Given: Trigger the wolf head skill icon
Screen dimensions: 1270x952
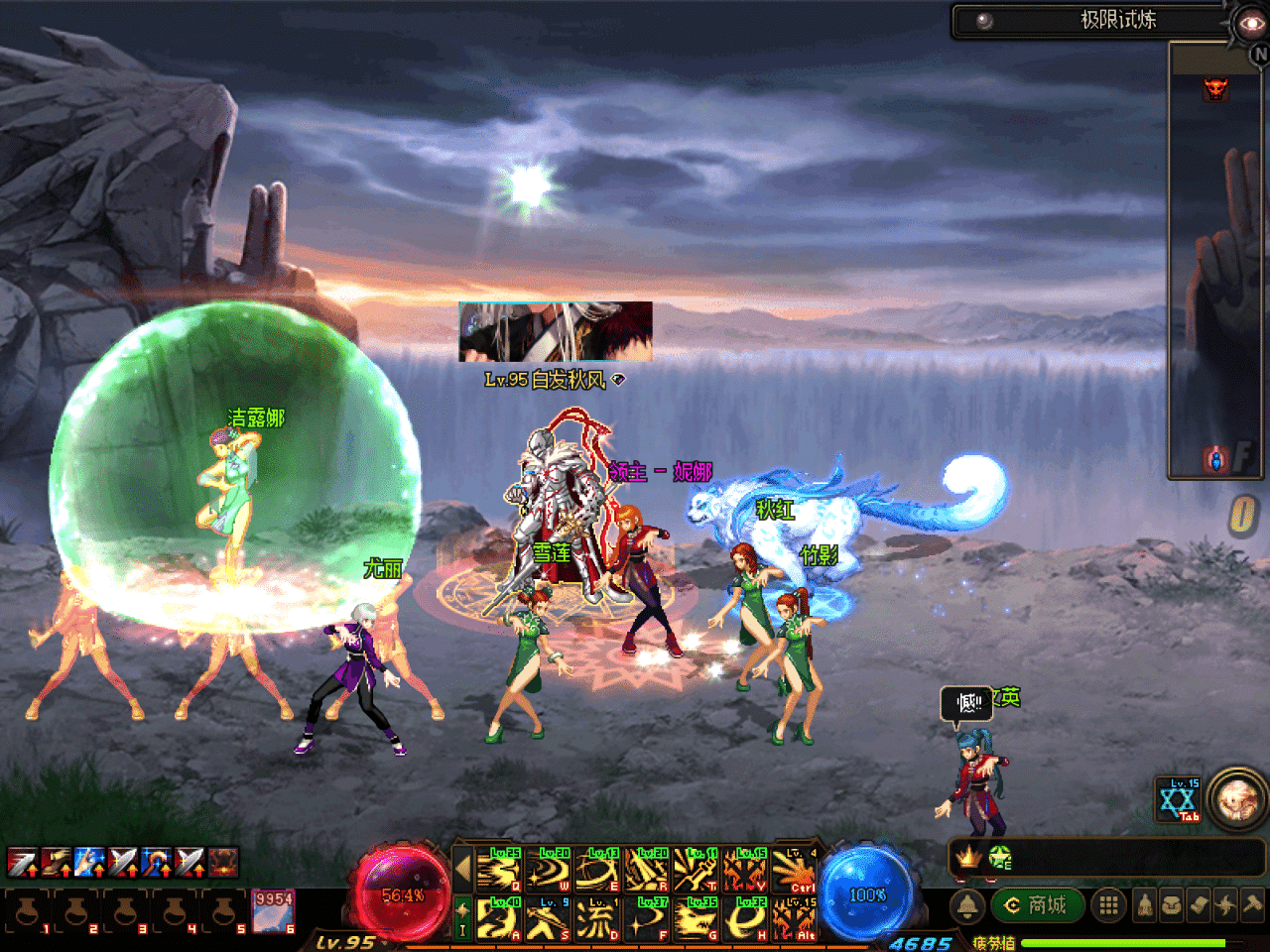Looking at the screenshot, I should (698, 919).
